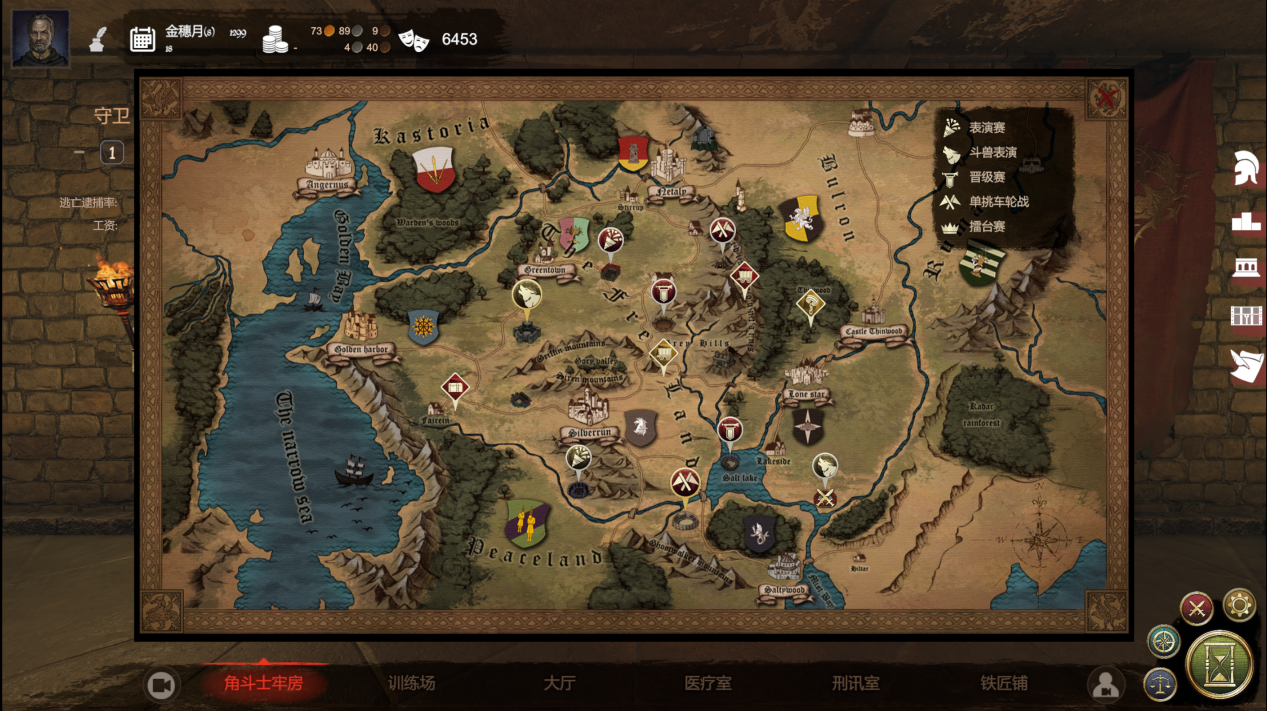Open the gladiator helmet side icon

pyautogui.click(x=1246, y=168)
